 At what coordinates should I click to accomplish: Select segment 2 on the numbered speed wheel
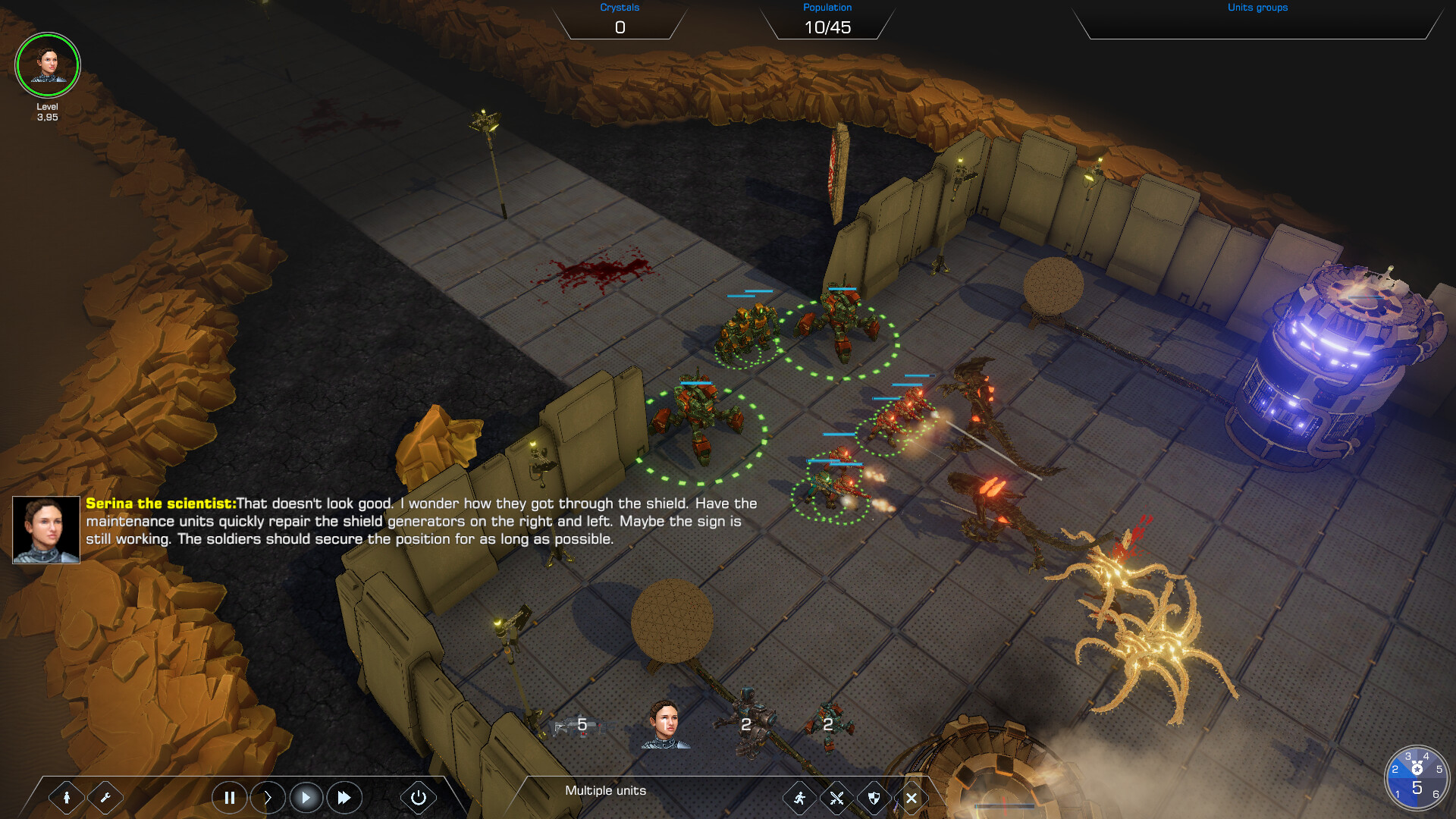point(1395,770)
